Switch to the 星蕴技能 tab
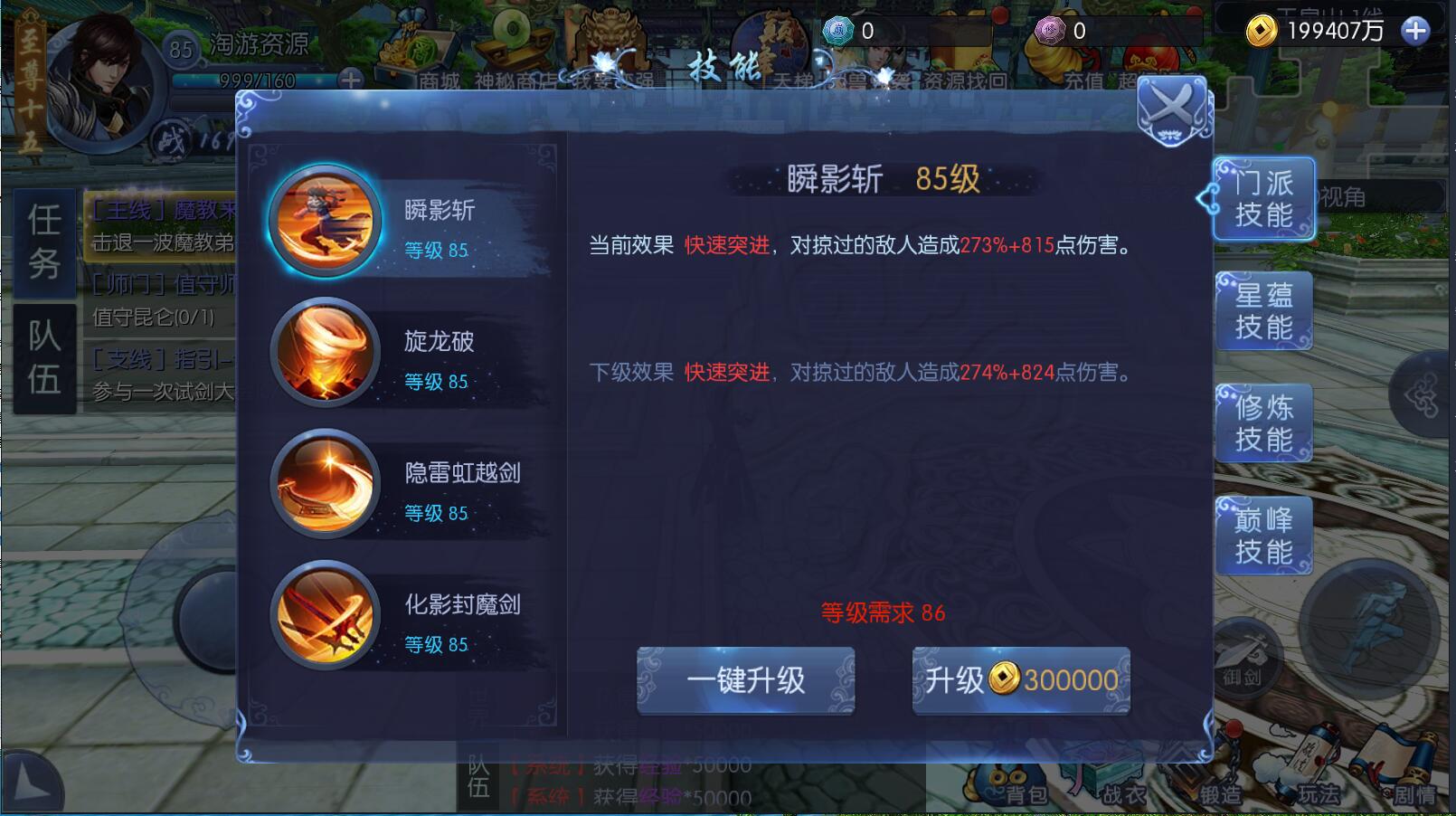 point(1263,310)
